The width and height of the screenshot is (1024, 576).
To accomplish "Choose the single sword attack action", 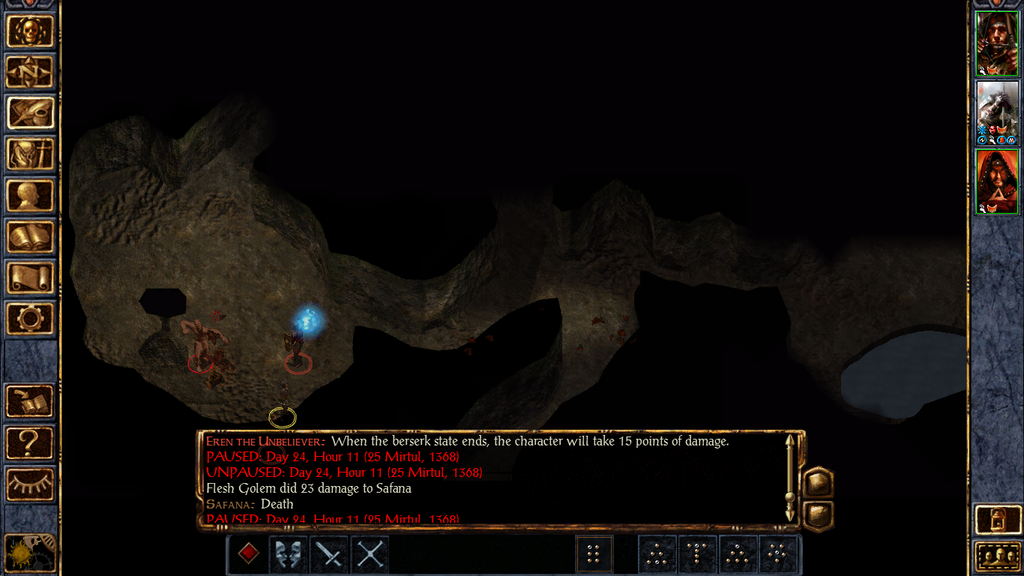I will (x=329, y=554).
